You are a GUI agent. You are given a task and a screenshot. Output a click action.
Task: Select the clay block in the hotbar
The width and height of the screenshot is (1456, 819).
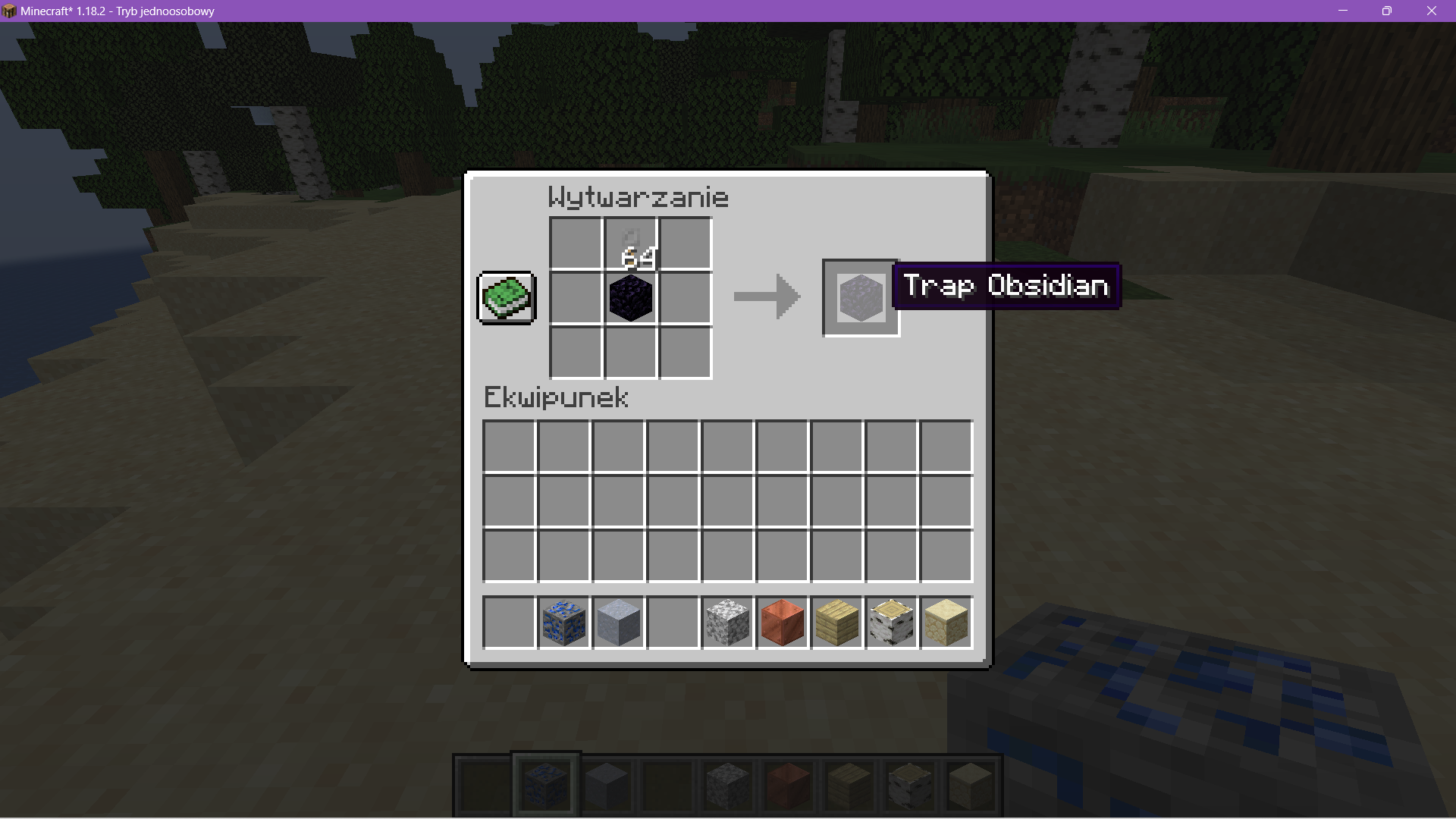618,623
